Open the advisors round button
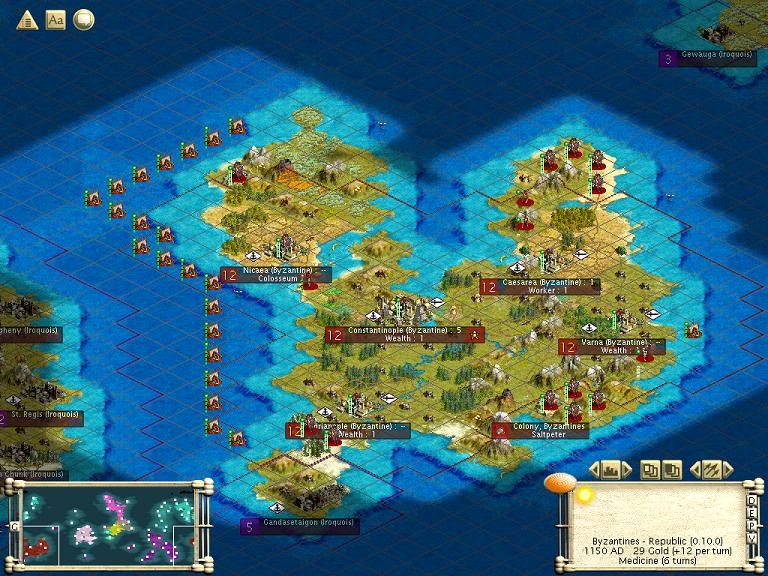Image resolution: width=768 pixels, height=576 pixels. (84, 19)
